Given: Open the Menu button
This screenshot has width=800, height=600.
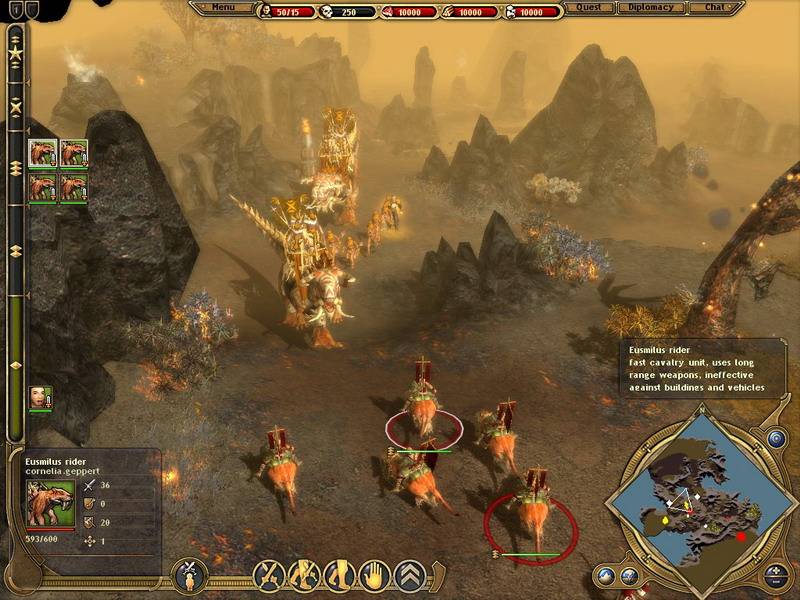Looking at the screenshot, I should (223, 8).
